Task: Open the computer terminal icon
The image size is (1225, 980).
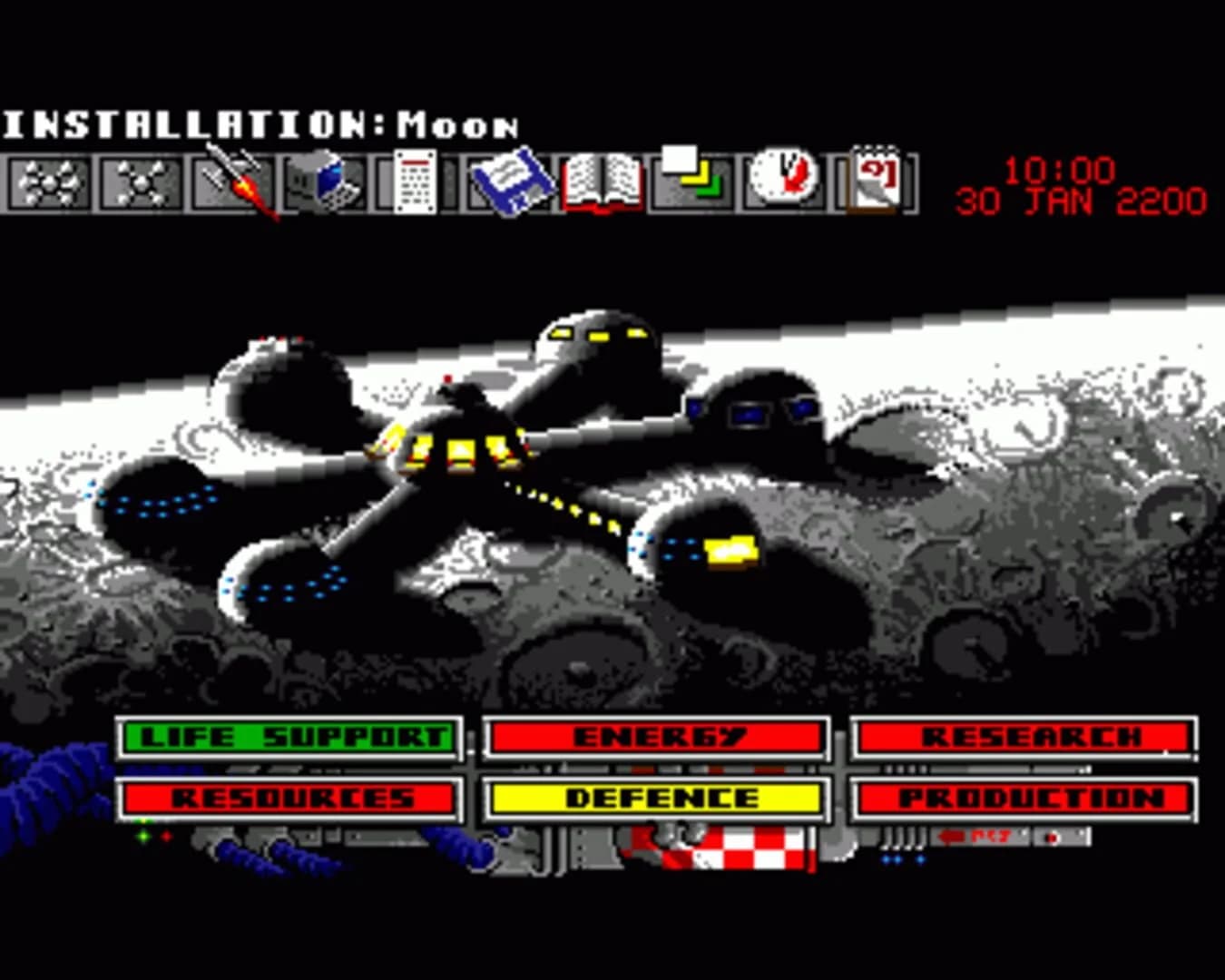Action: pyautogui.click(x=327, y=183)
